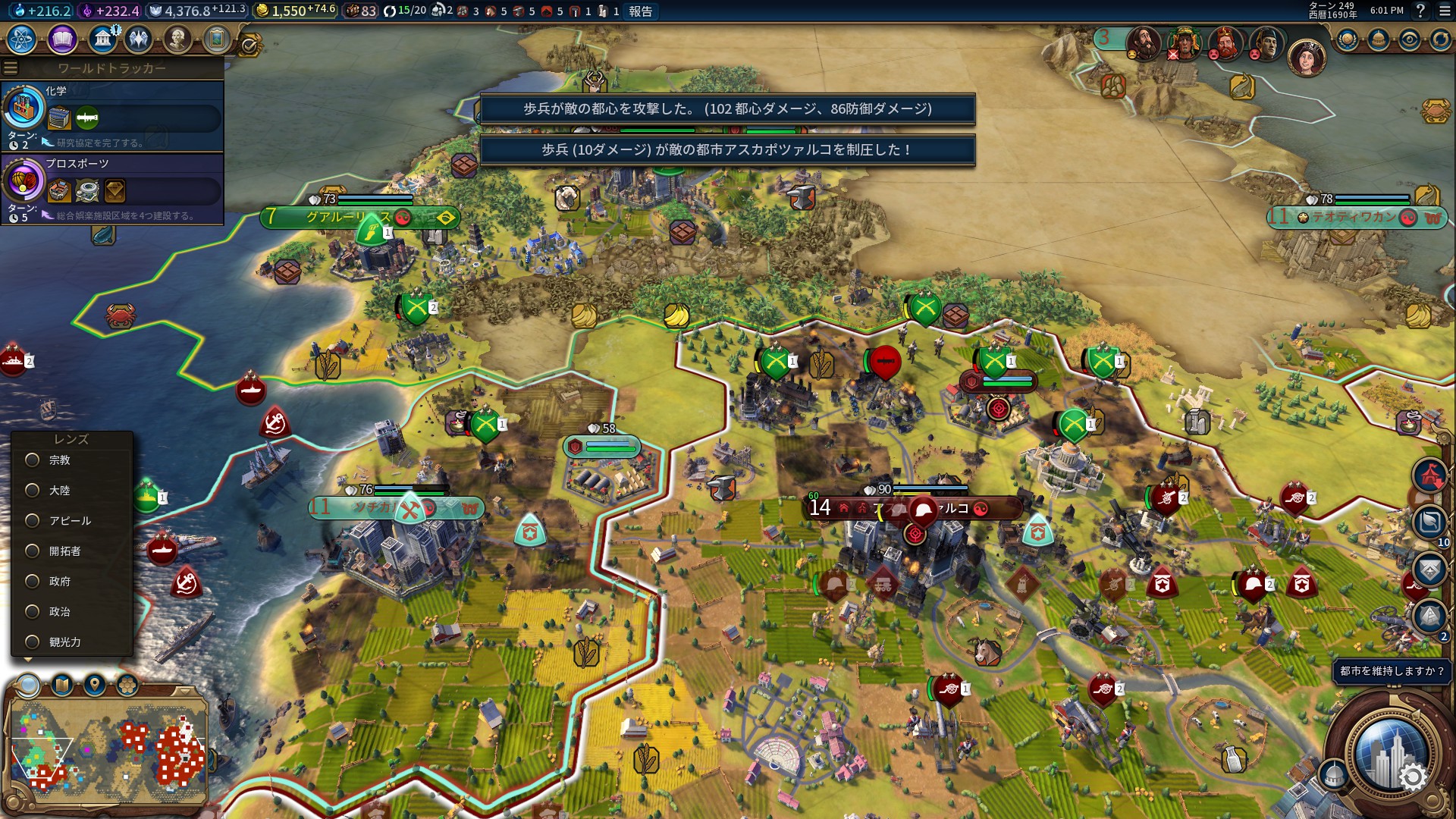Toggle the map pin button above minimap
The height and width of the screenshot is (819, 1456).
coord(95,686)
